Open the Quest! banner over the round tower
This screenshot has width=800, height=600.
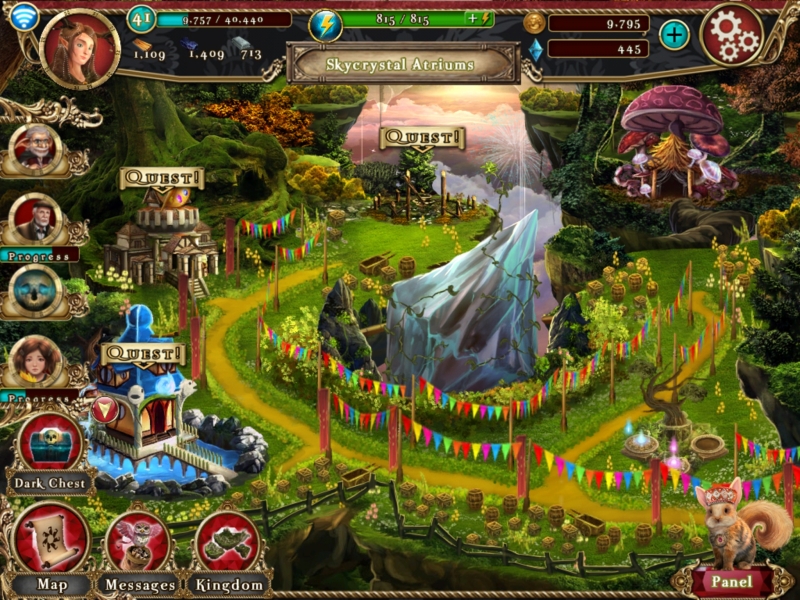click(161, 179)
